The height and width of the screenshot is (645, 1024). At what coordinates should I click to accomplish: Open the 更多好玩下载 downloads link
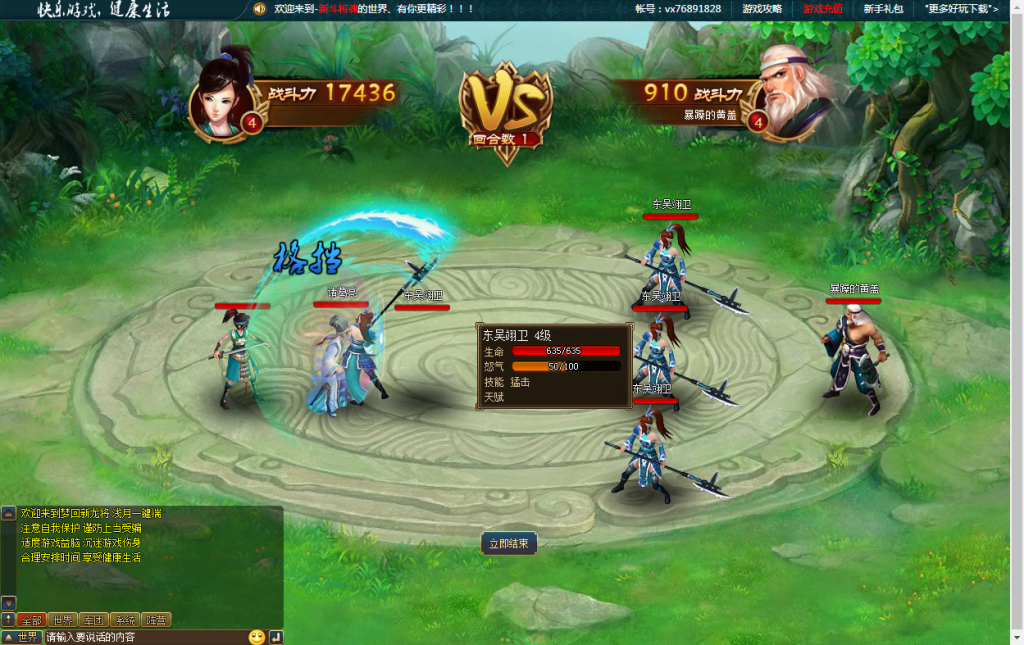point(962,9)
